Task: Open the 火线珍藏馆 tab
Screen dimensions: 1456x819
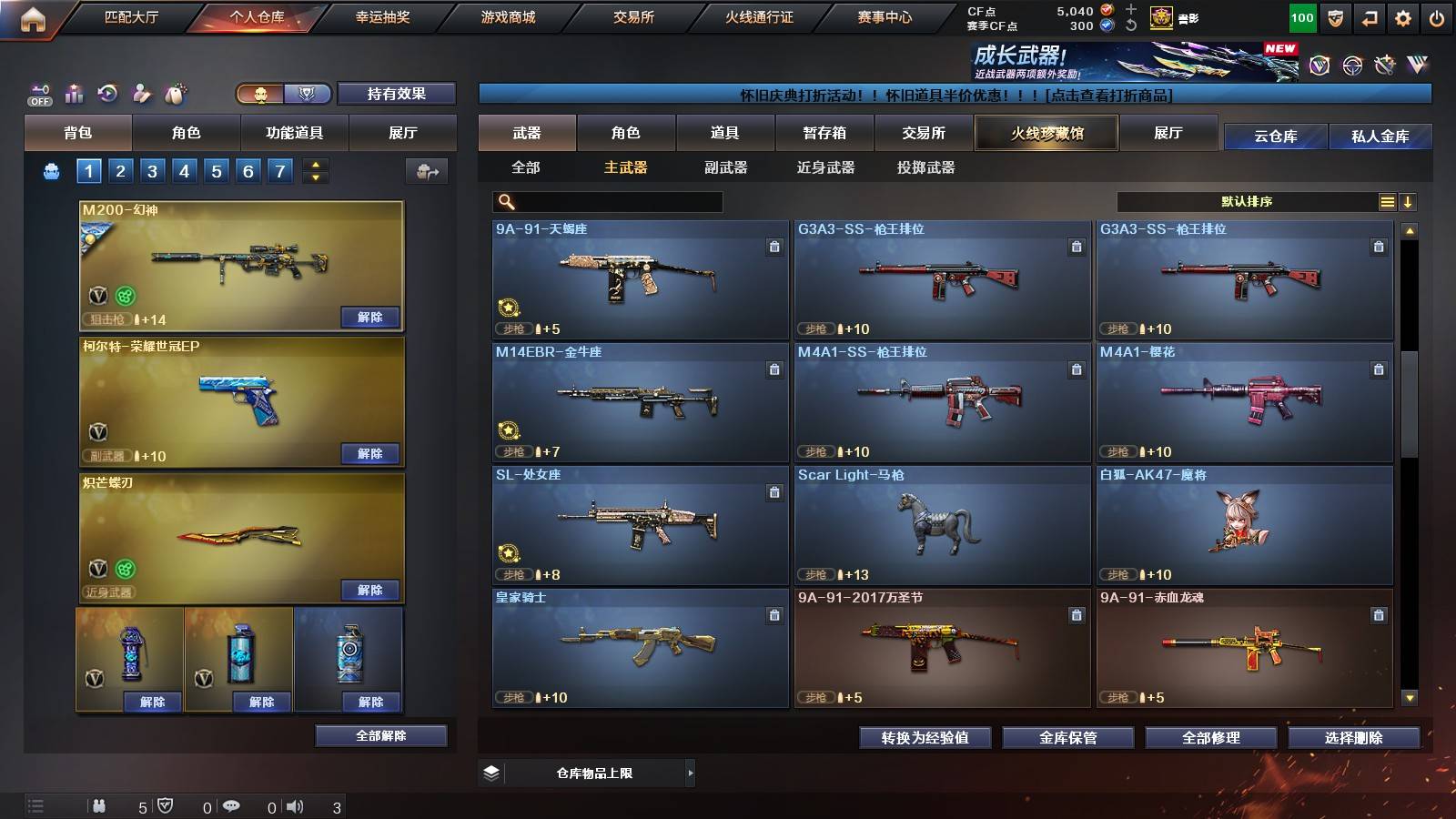Action: pos(1046,133)
